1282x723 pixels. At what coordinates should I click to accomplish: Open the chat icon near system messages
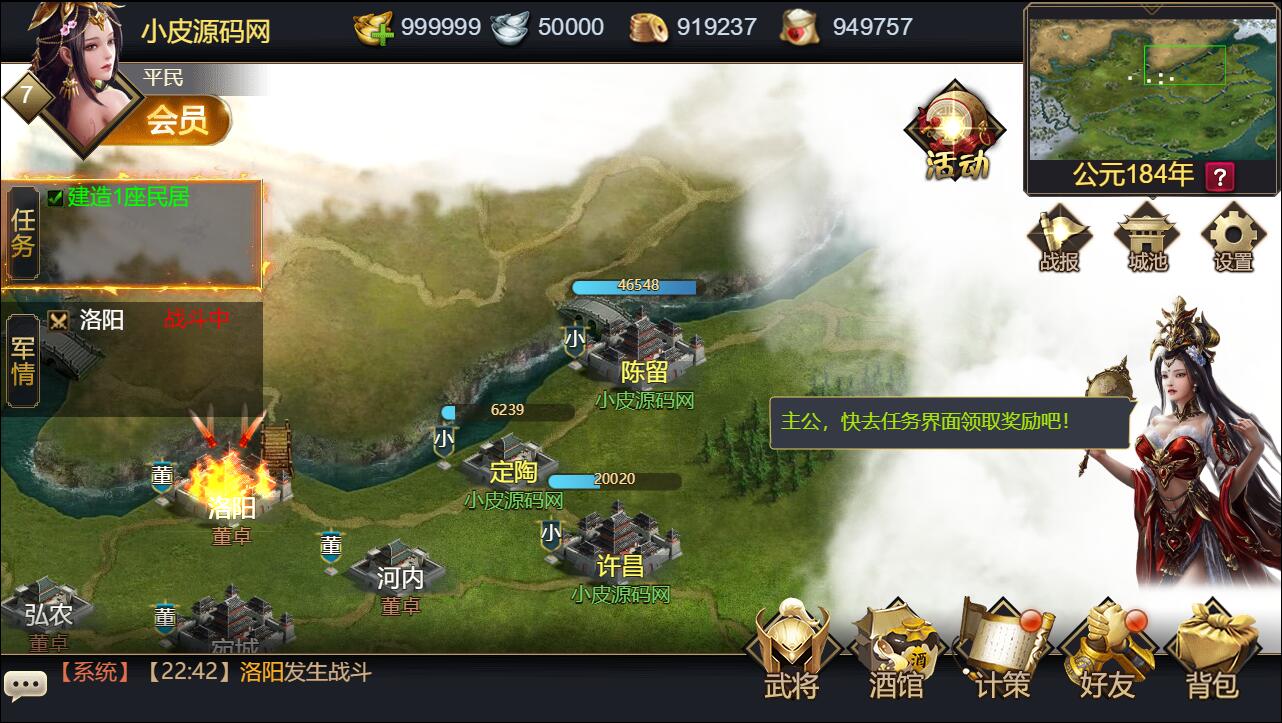[25, 684]
